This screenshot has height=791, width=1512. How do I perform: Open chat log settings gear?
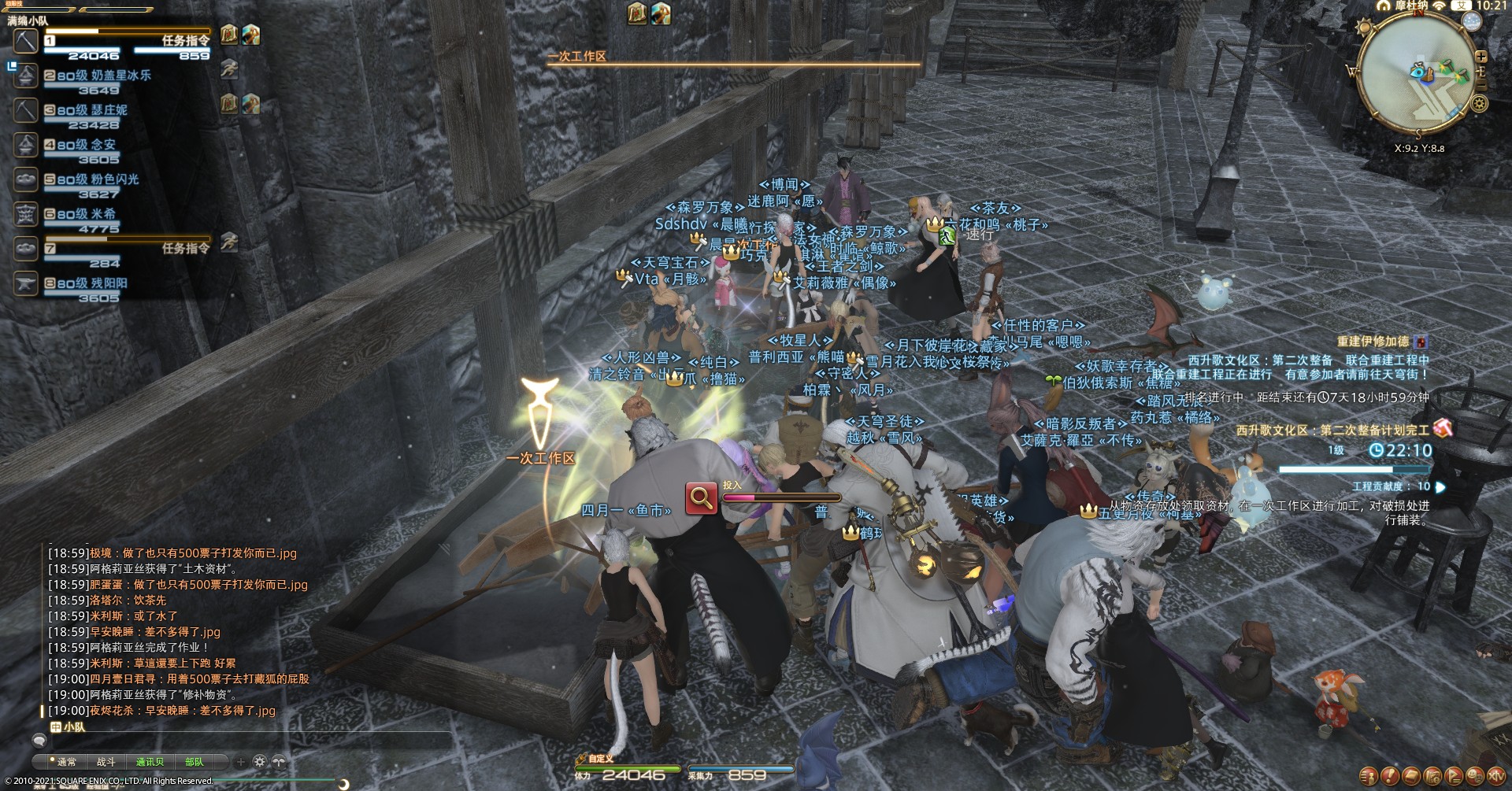click(259, 762)
